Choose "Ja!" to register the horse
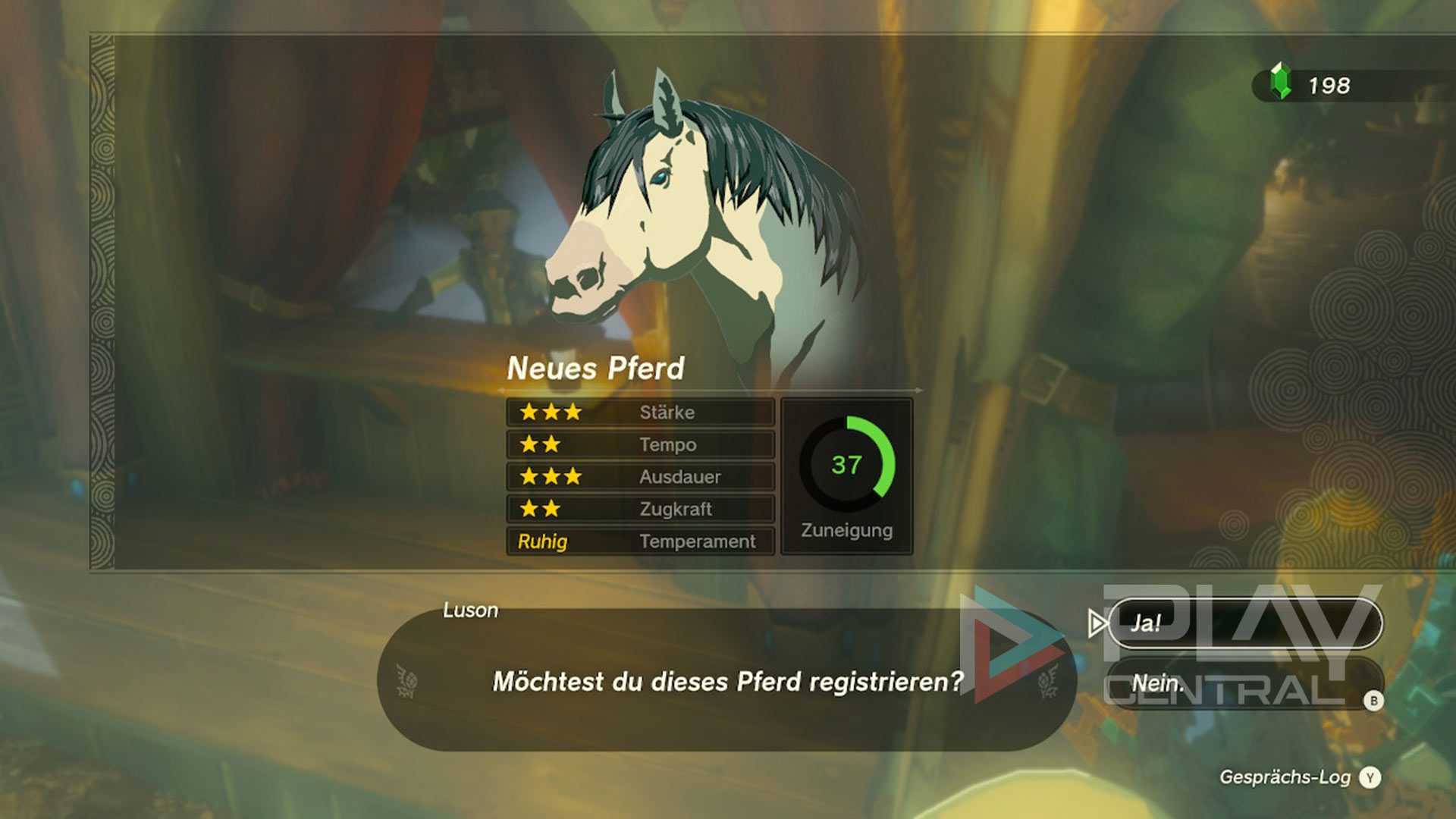 (x=1244, y=623)
